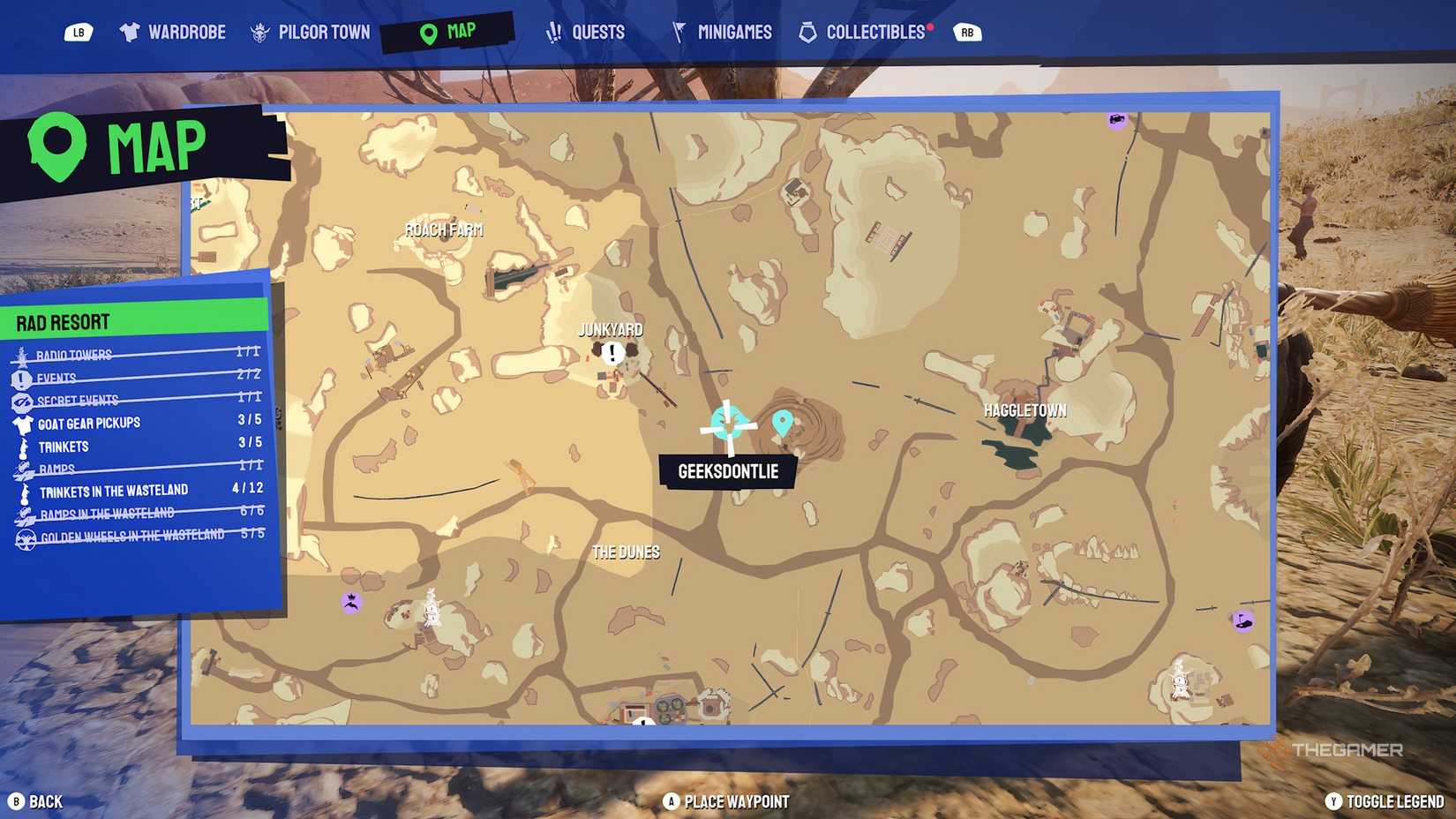
Task: Click the Ramps legend icon
Action: point(21,468)
